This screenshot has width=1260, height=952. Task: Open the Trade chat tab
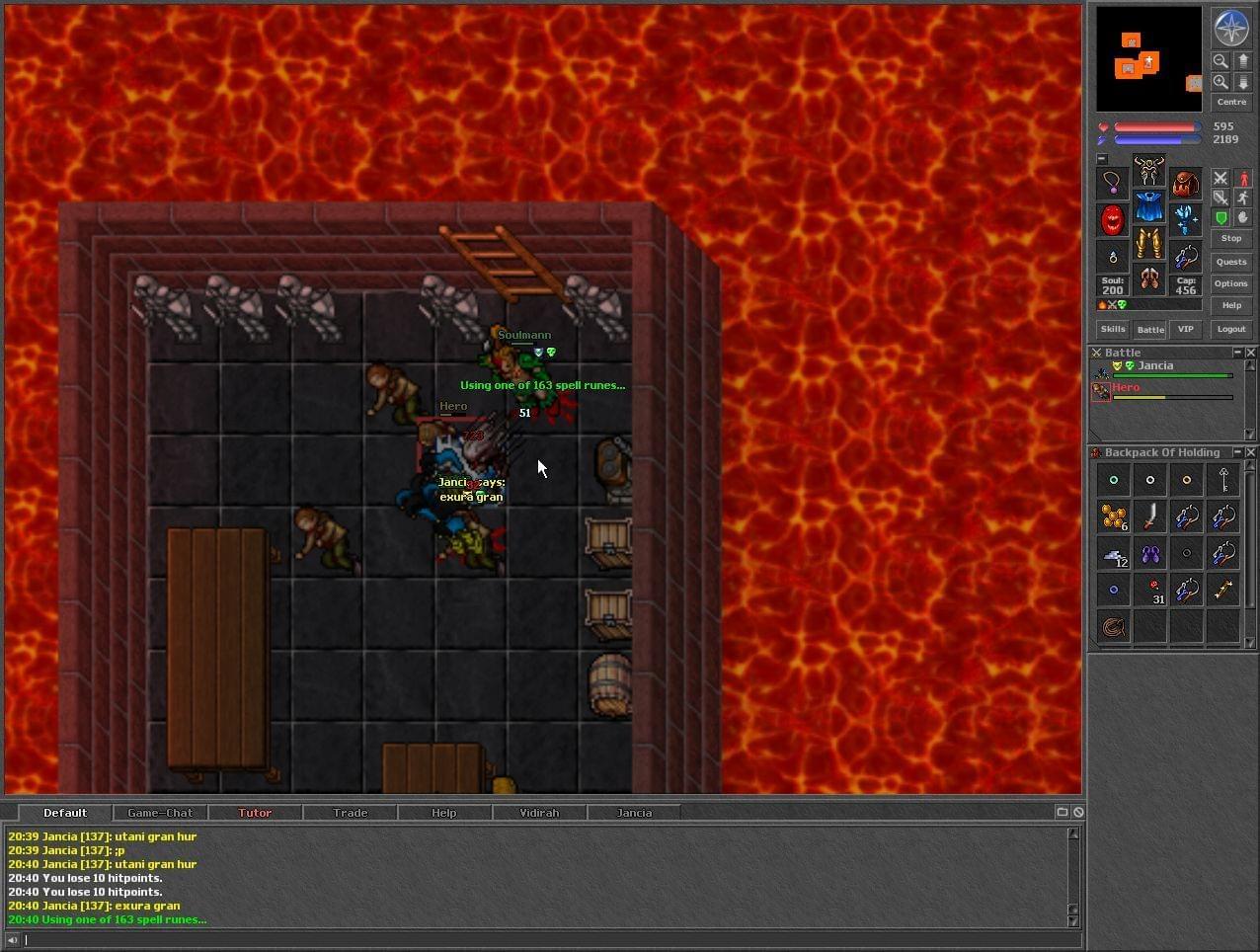tap(350, 813)
